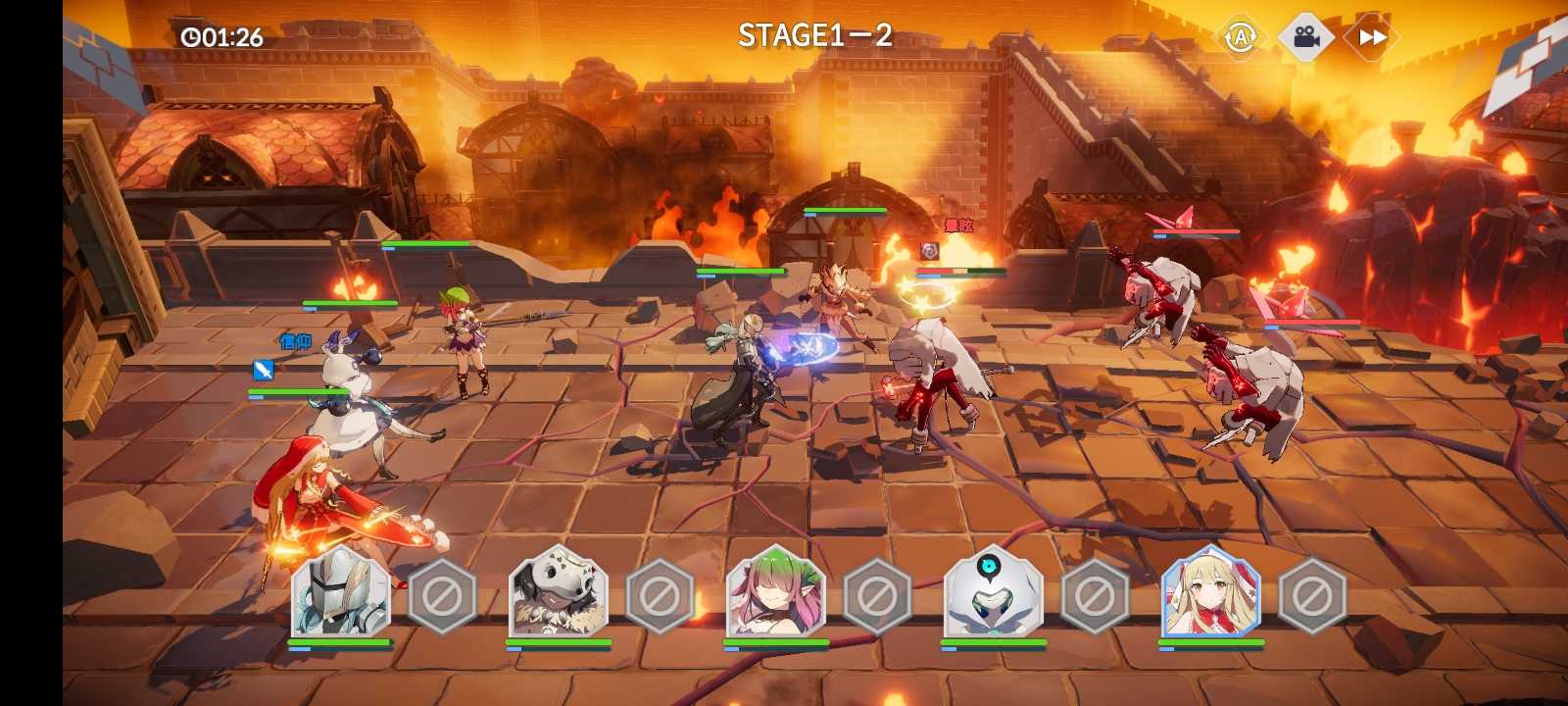Select the armored knight hero portrait
Image resolution: width=1568 pixels, height=706 pixels.
tap(341, 593)
